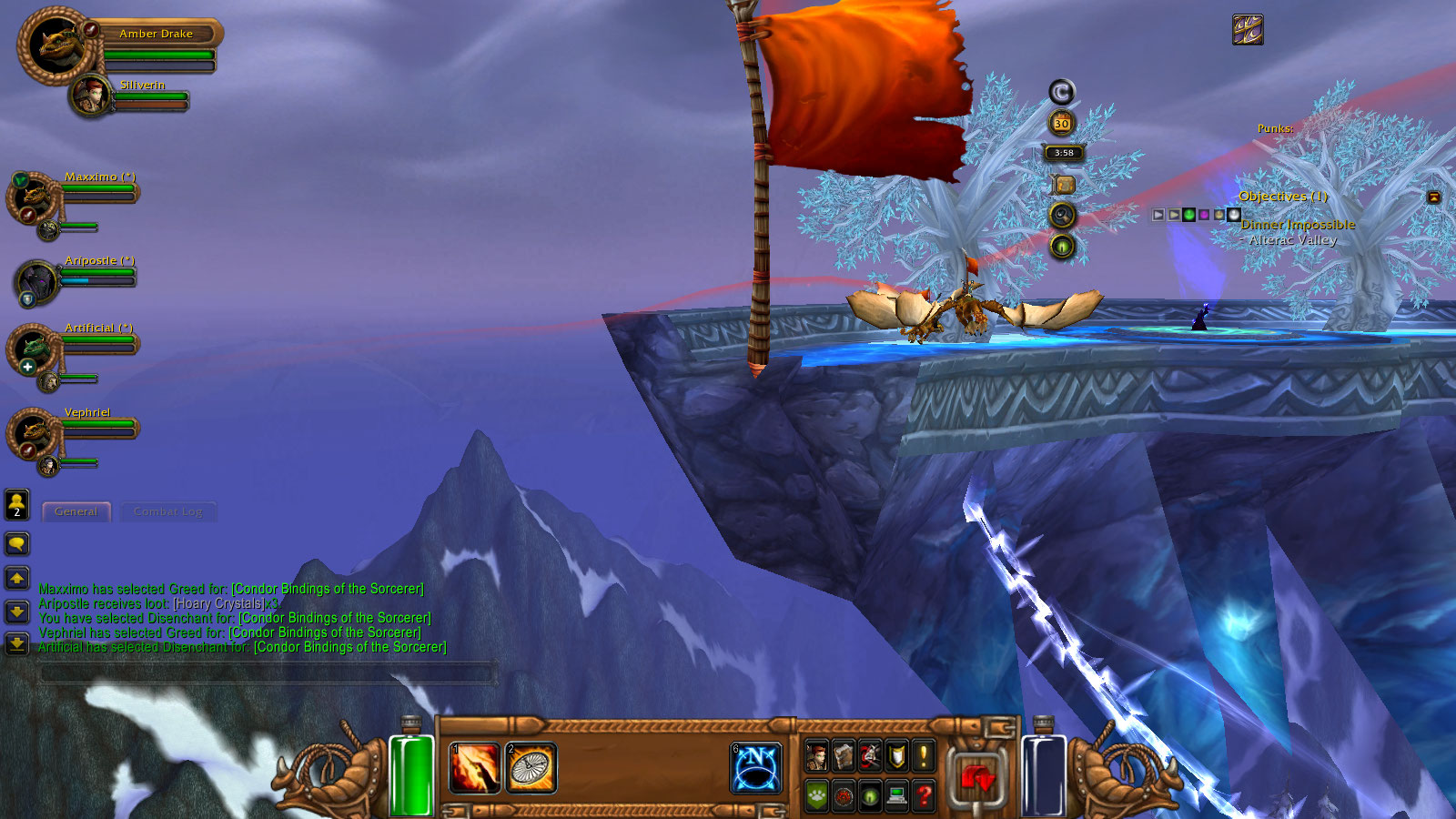Viewport: 1456px width, 819px height.
Task: Activate the Flame Spike ability in slot 1
Action: pos(475,768)
